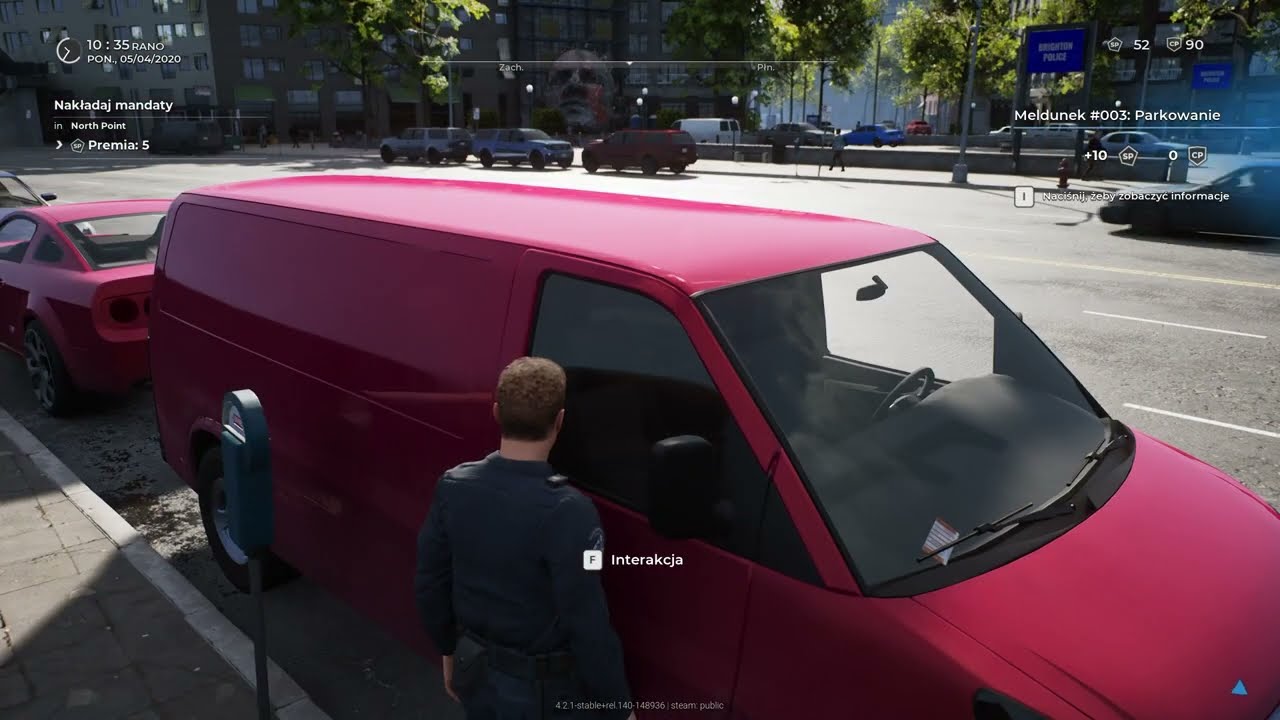Screen dimensions: 1280x720
Task: Open the "Nakładaj mandaty" objective tracker
Action: [x=113, y=105]
